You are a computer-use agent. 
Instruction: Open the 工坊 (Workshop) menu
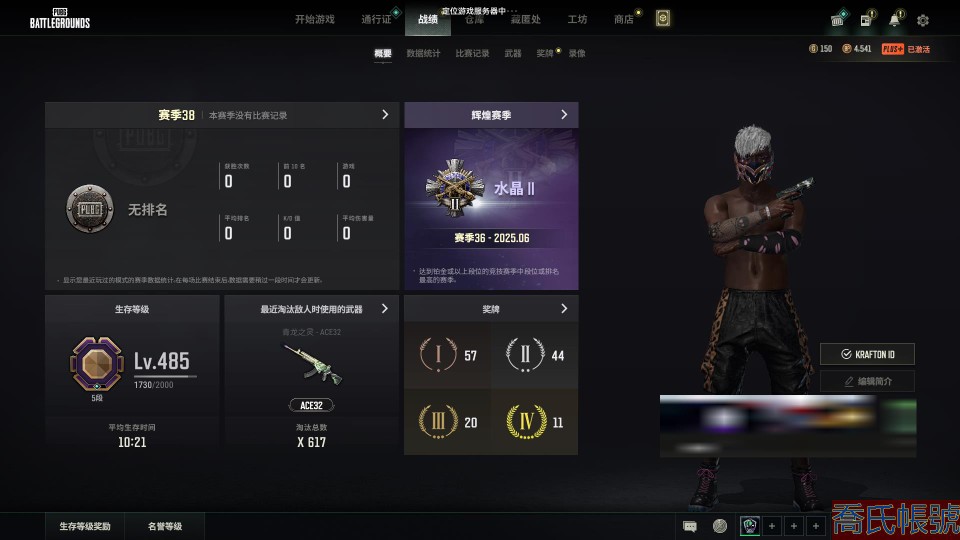(x=577, y=19)
